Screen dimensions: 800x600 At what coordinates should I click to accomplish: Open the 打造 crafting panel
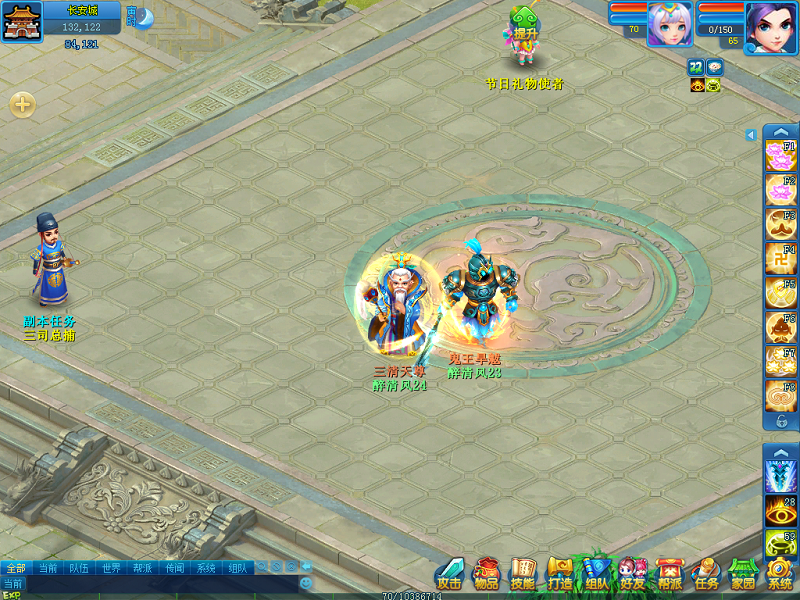[559, 574]
